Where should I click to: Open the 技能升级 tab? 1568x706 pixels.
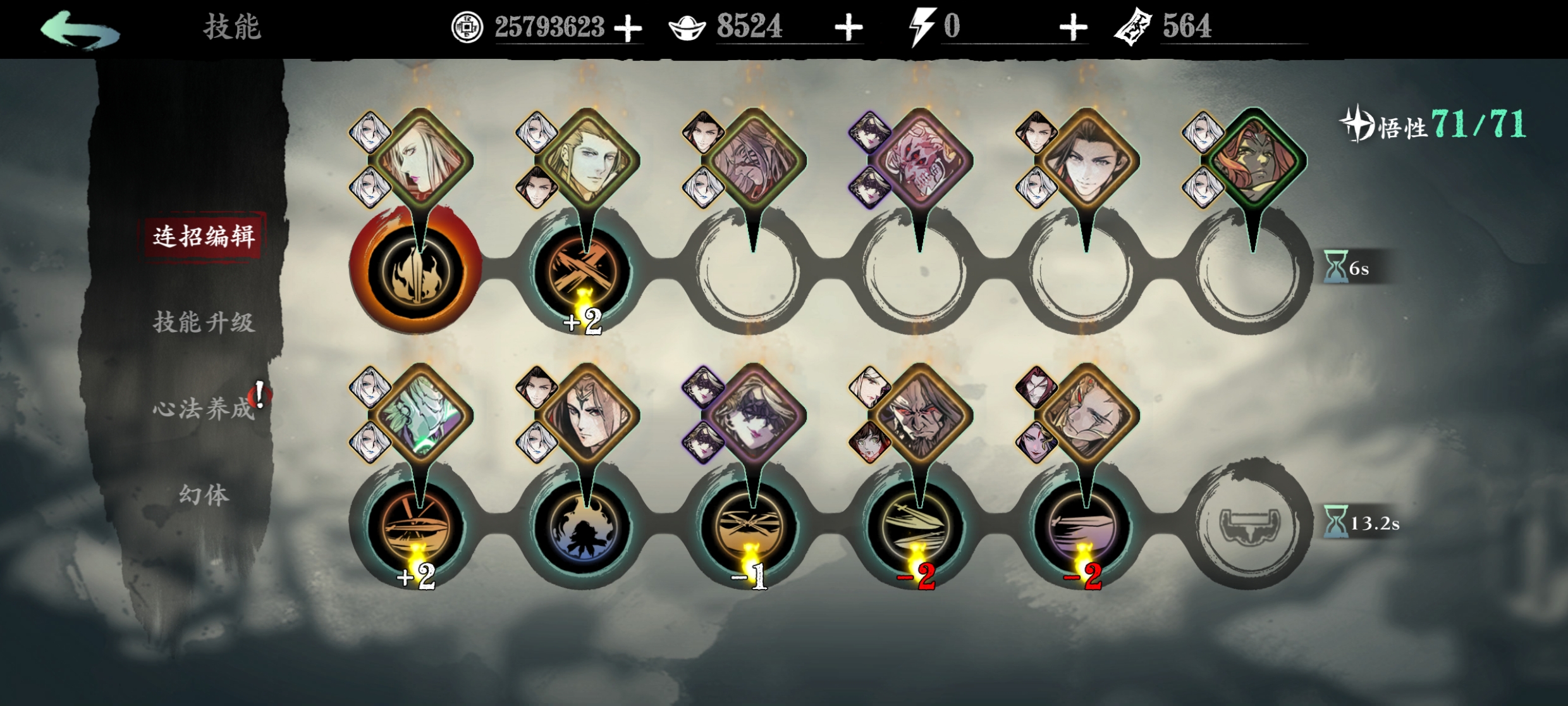point(203,323)
